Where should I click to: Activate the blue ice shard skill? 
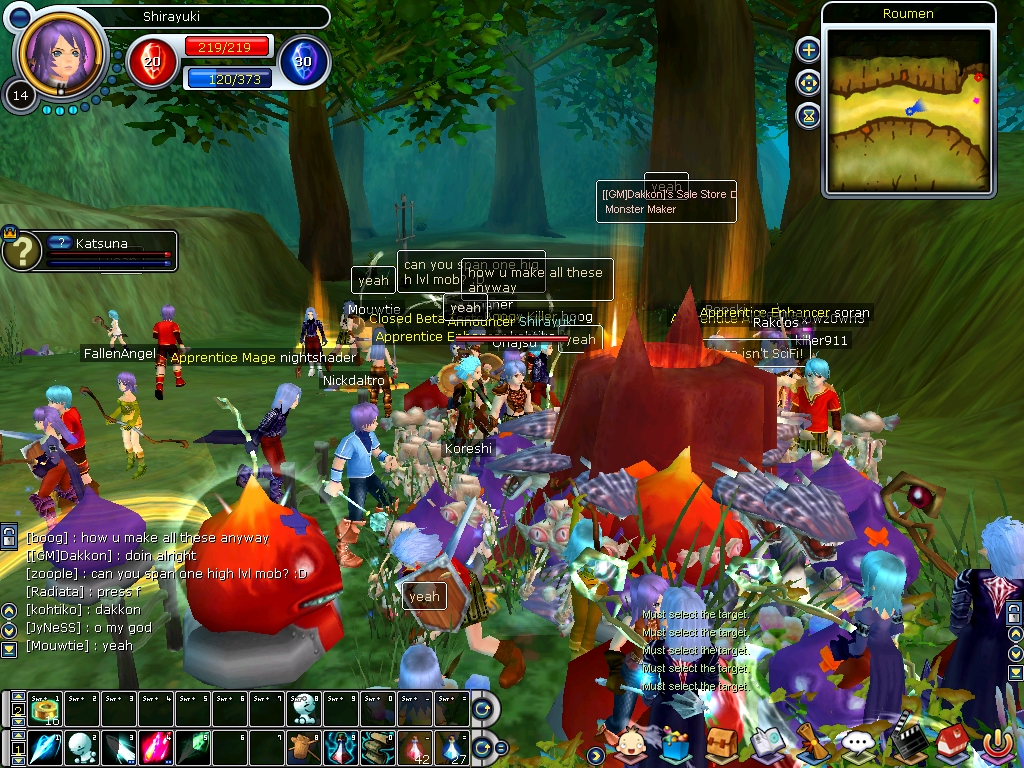[x=46, y=747]
